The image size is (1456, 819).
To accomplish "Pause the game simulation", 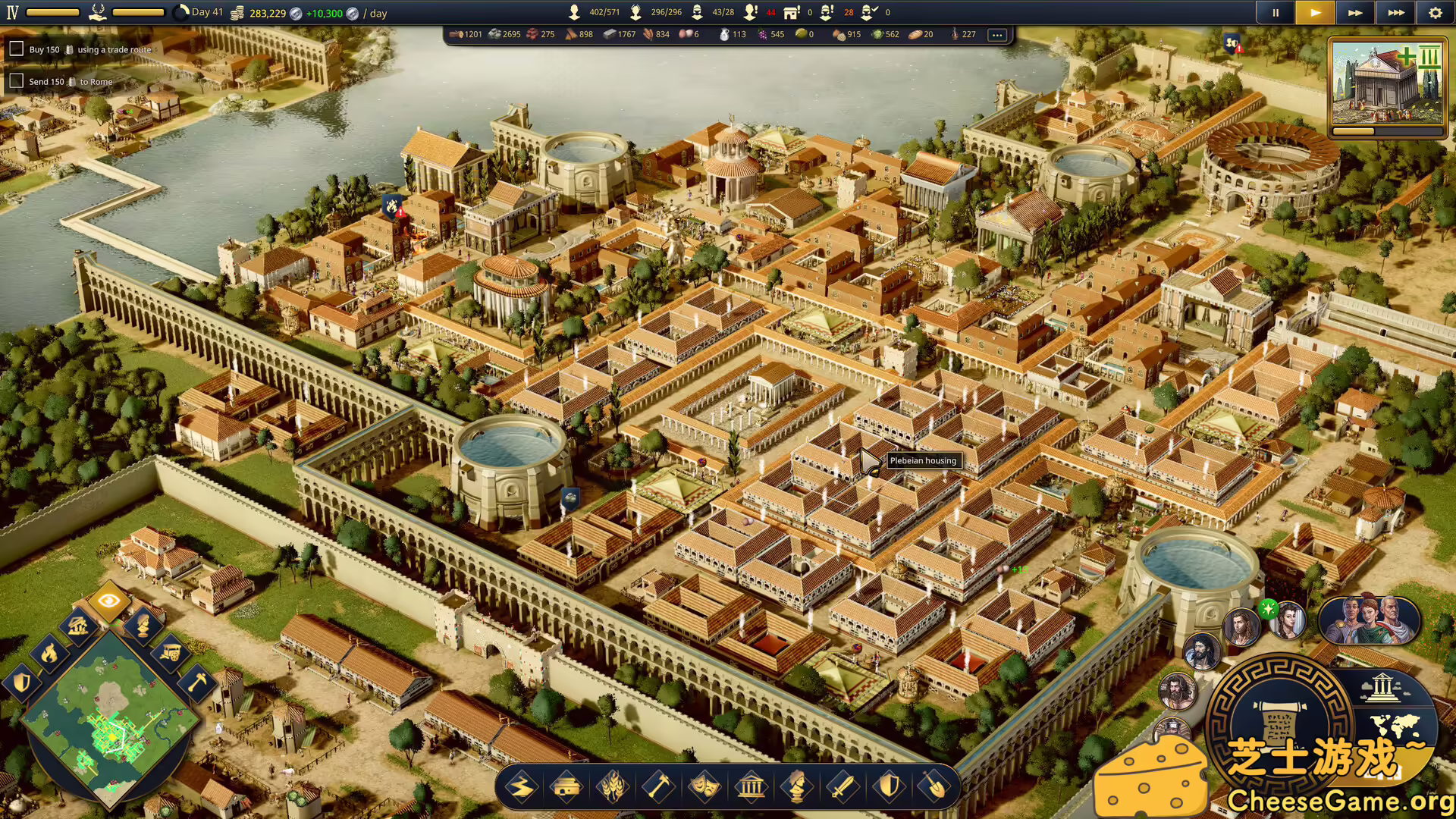I will (1275, 12).
